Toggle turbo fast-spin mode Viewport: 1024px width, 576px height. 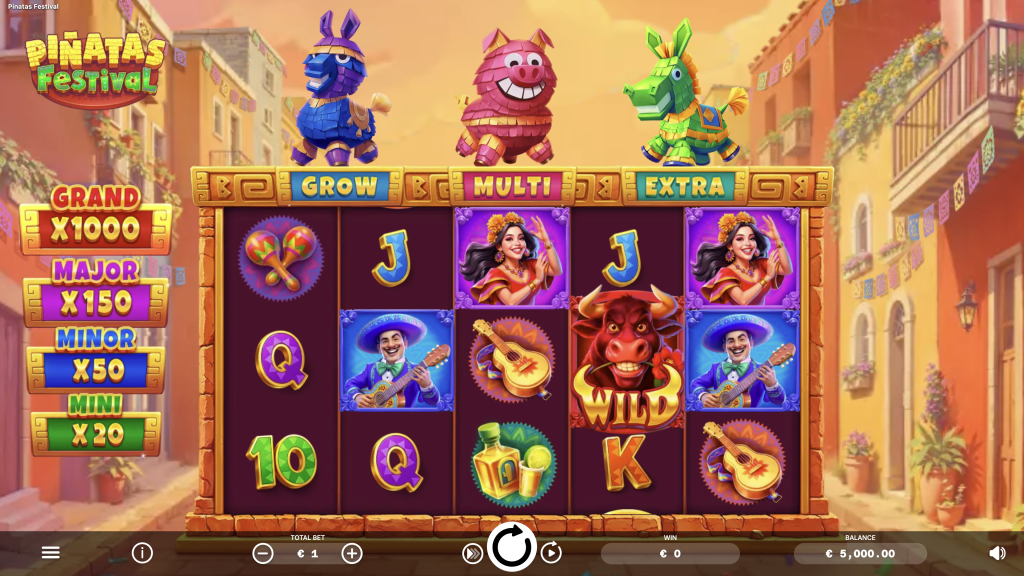click(472, 553)
